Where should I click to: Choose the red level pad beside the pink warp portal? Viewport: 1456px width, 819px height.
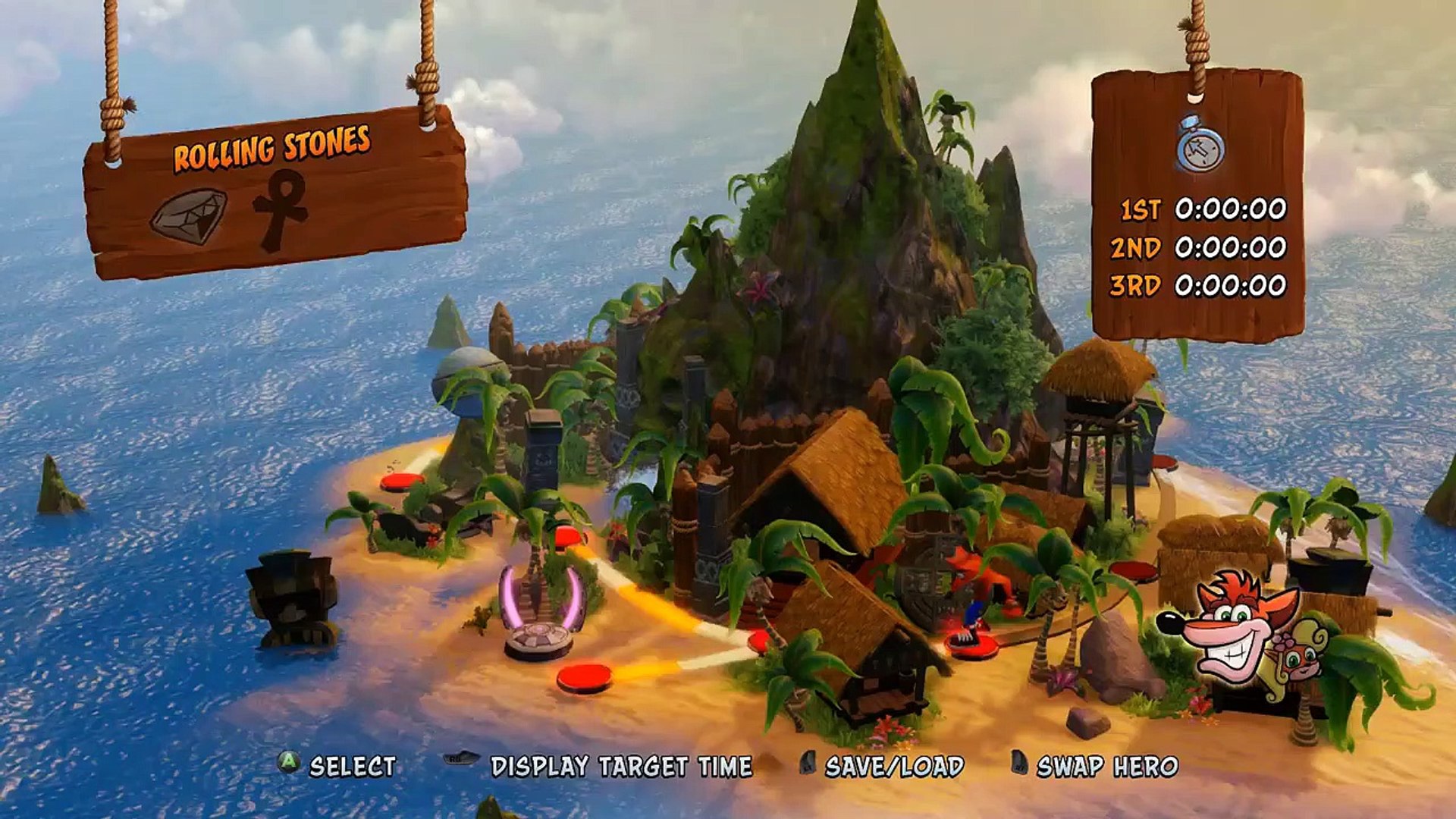point(584,676)
